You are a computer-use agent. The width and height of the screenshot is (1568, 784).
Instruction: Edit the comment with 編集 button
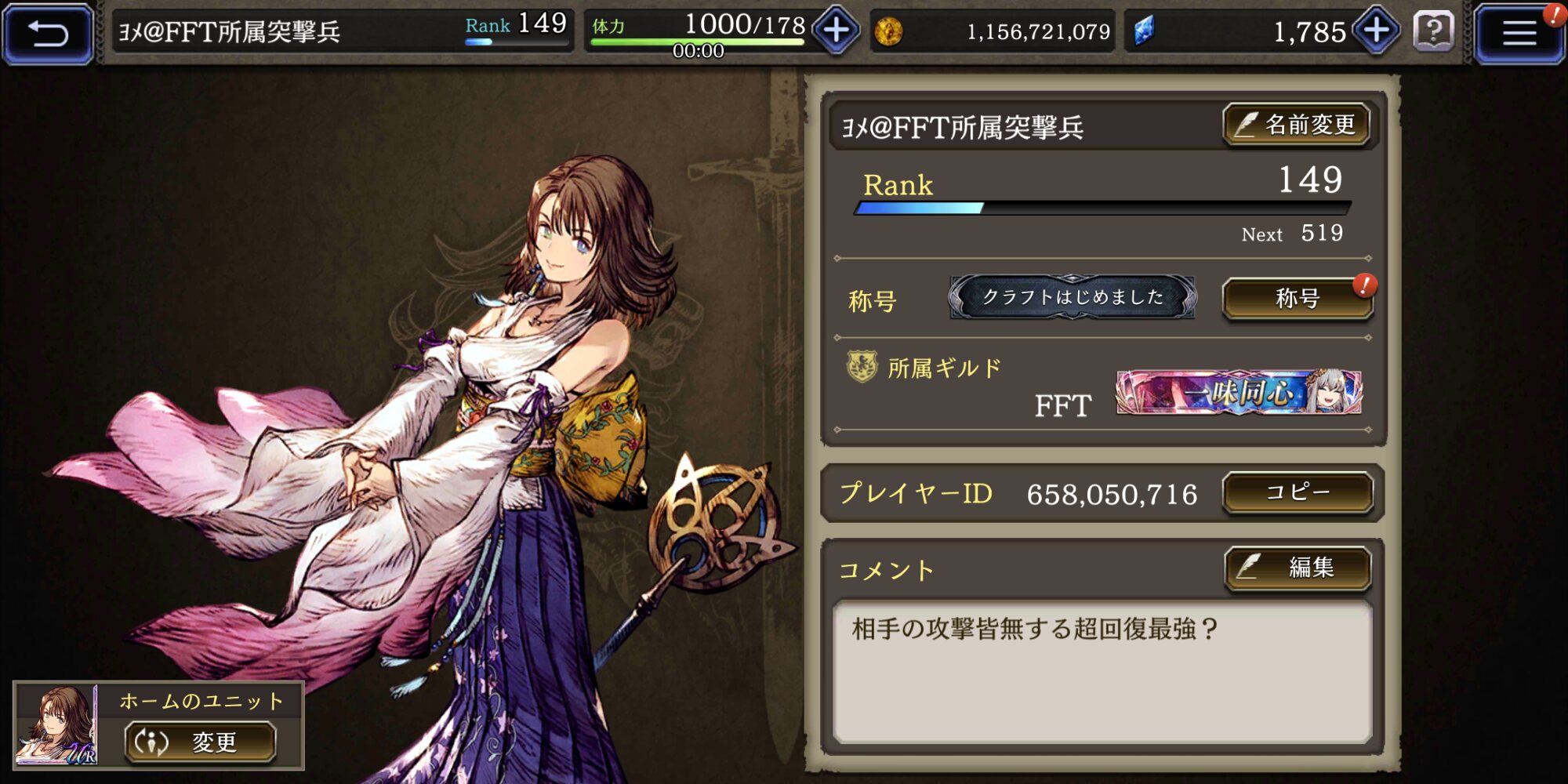(1298, 567)
